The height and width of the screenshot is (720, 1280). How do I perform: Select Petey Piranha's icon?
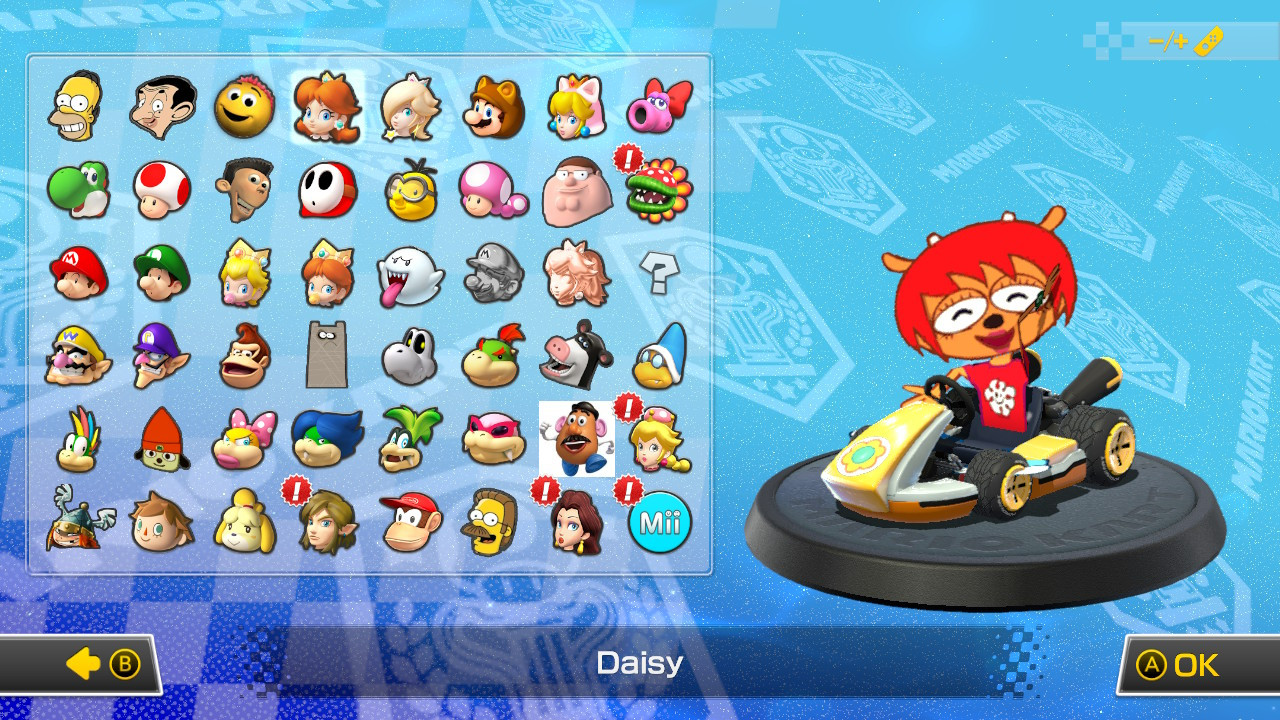pos(655,190)
